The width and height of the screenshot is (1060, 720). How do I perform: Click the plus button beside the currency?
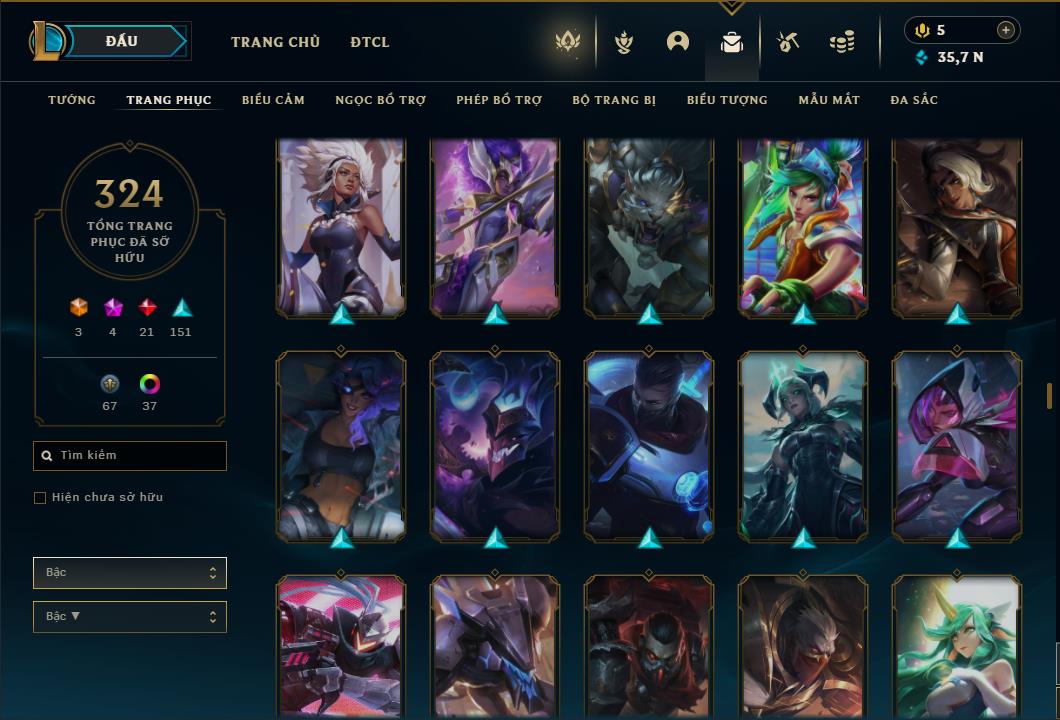(x=1006, y=30)
